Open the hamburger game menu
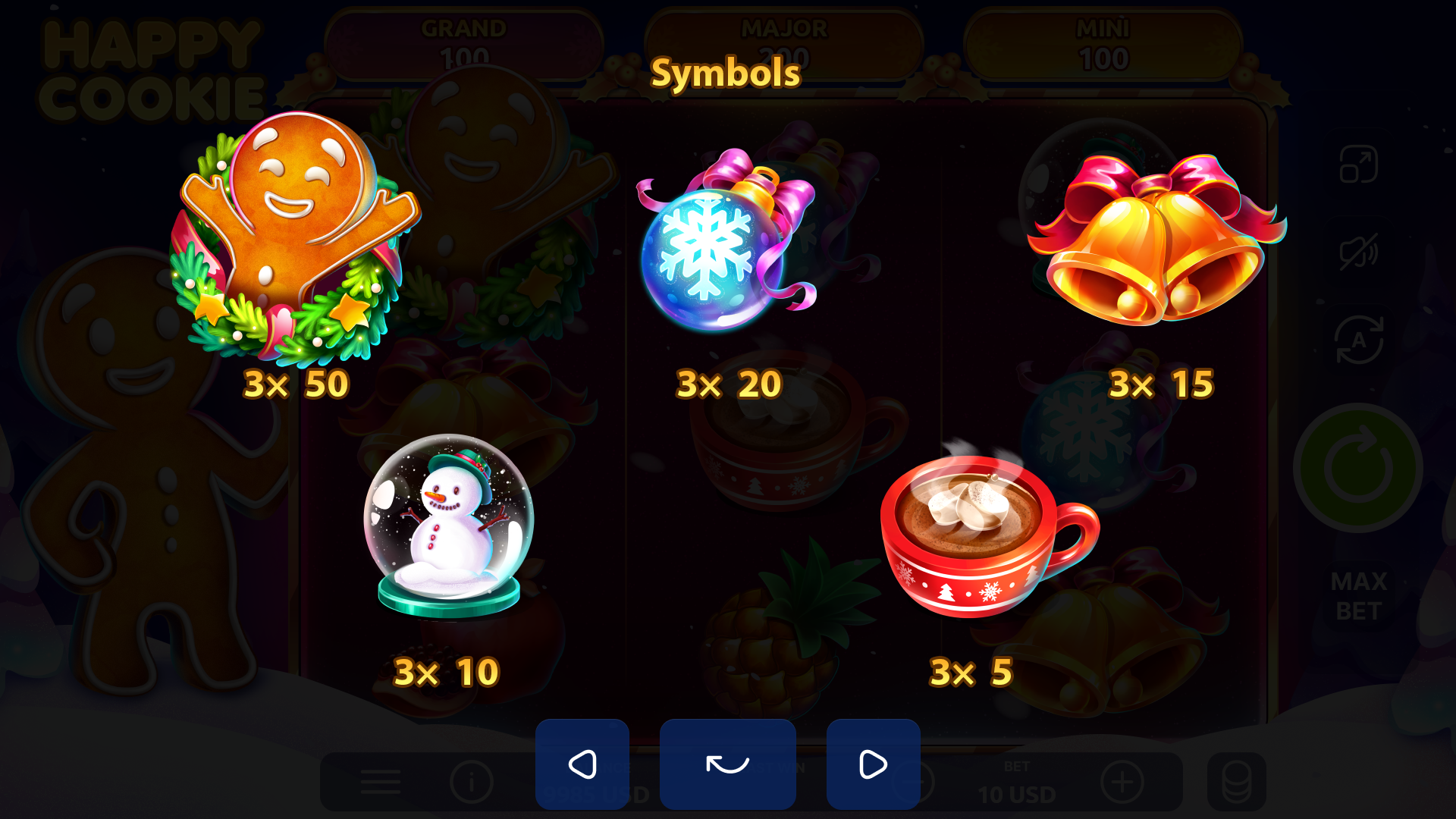This screenshot has width=1456, height=819. click(x=381, y=783)
